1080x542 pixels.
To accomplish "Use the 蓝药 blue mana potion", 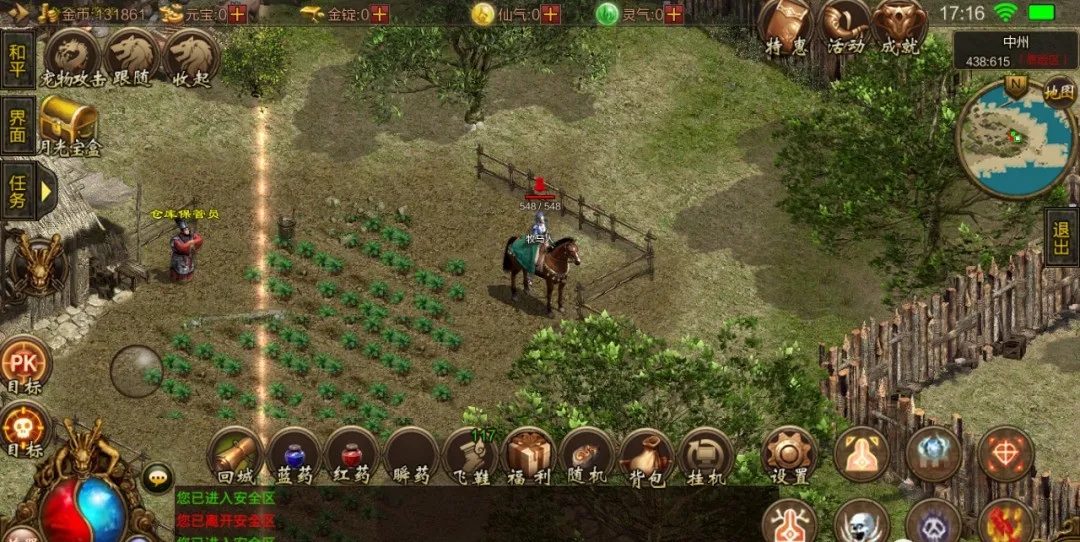I will [294, 457].
